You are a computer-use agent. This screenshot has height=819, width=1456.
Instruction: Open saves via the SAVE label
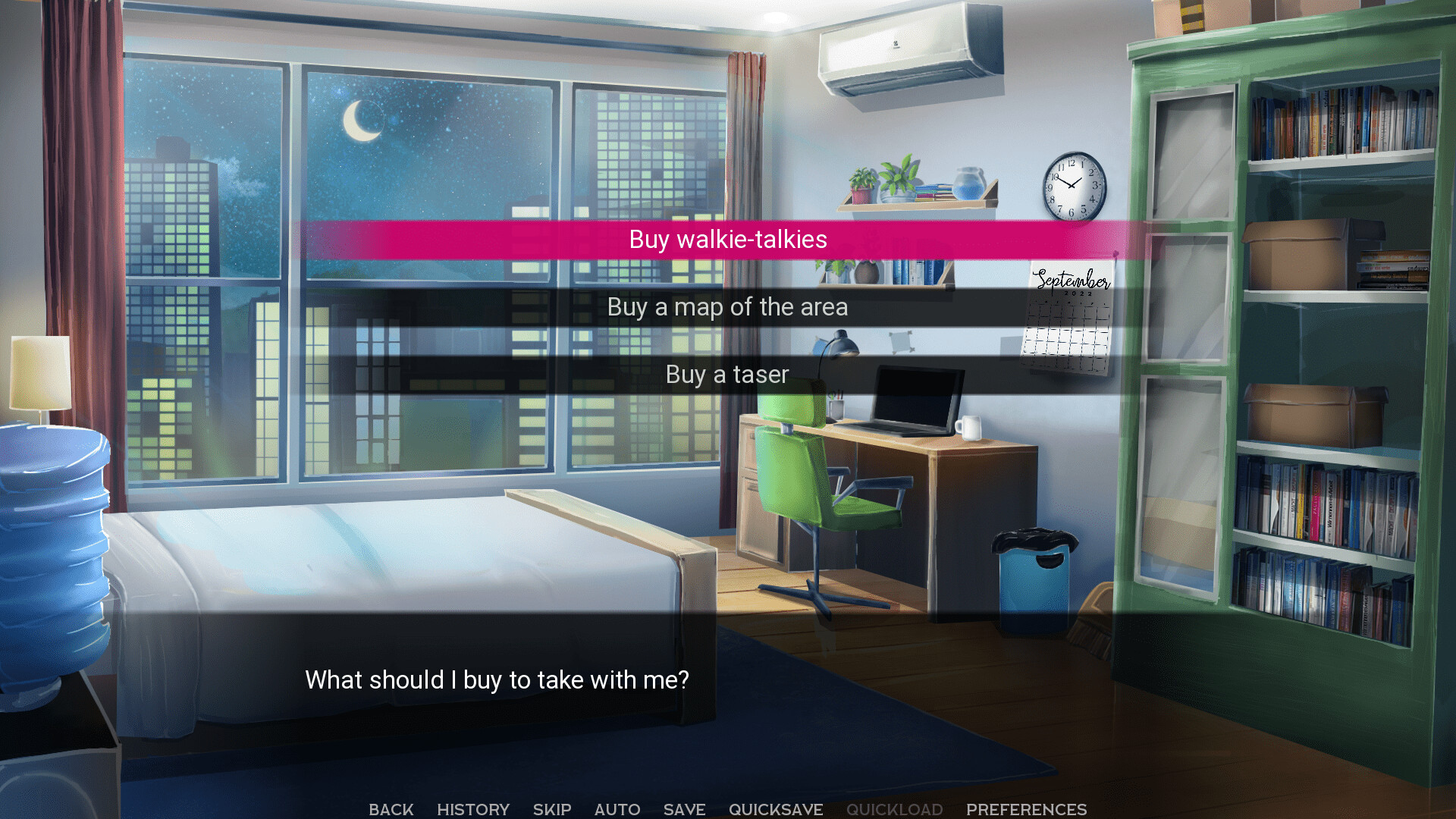(683, 809)
